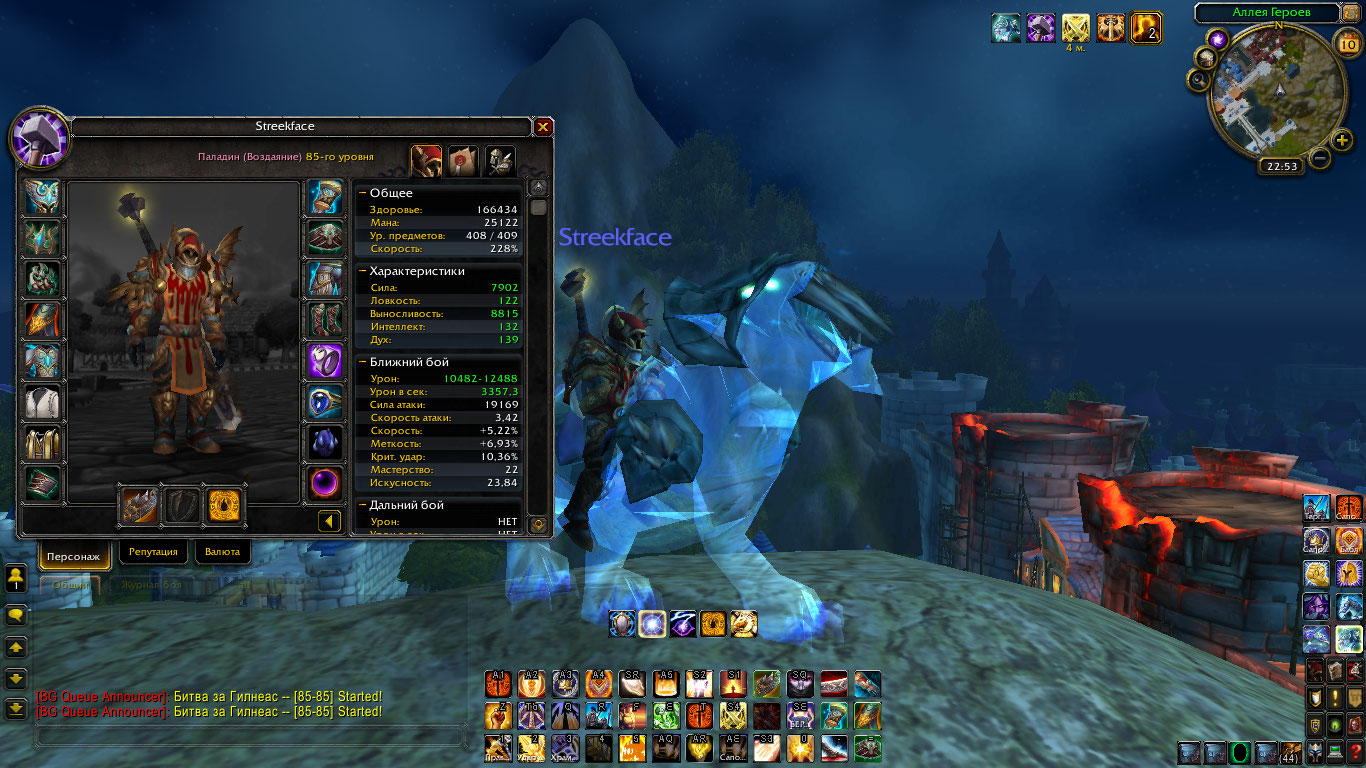Zoom in on the minimap
Viewport: 1366px width, 768px height.
(1343, 139)
